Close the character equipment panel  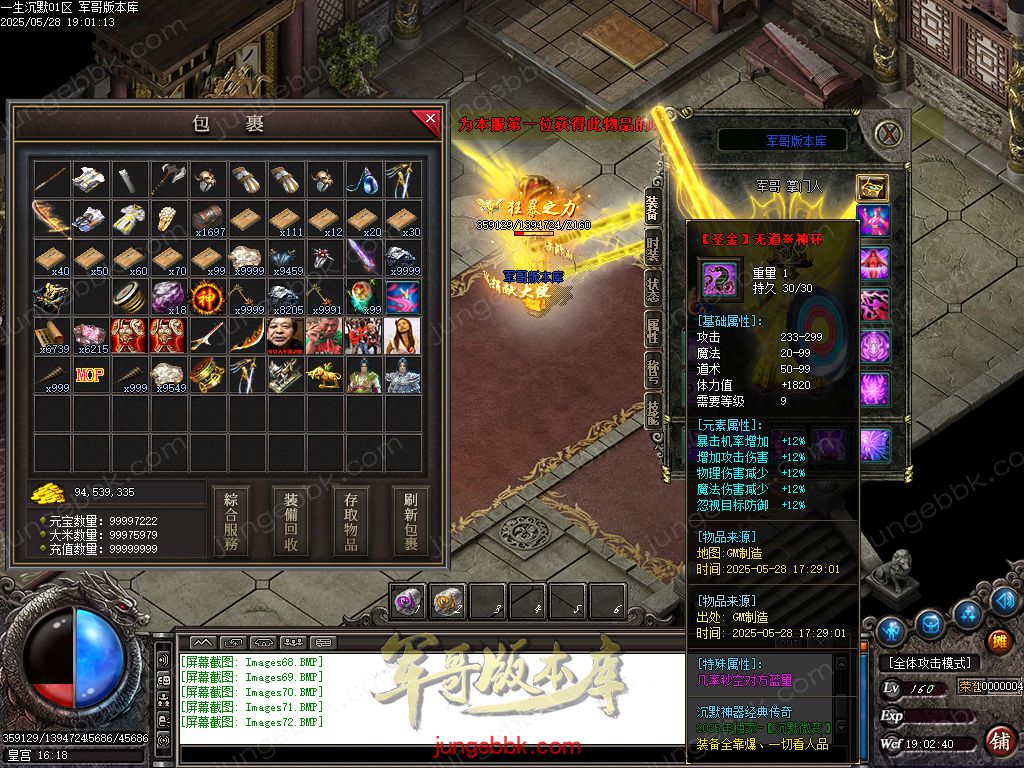click(889, 132)
